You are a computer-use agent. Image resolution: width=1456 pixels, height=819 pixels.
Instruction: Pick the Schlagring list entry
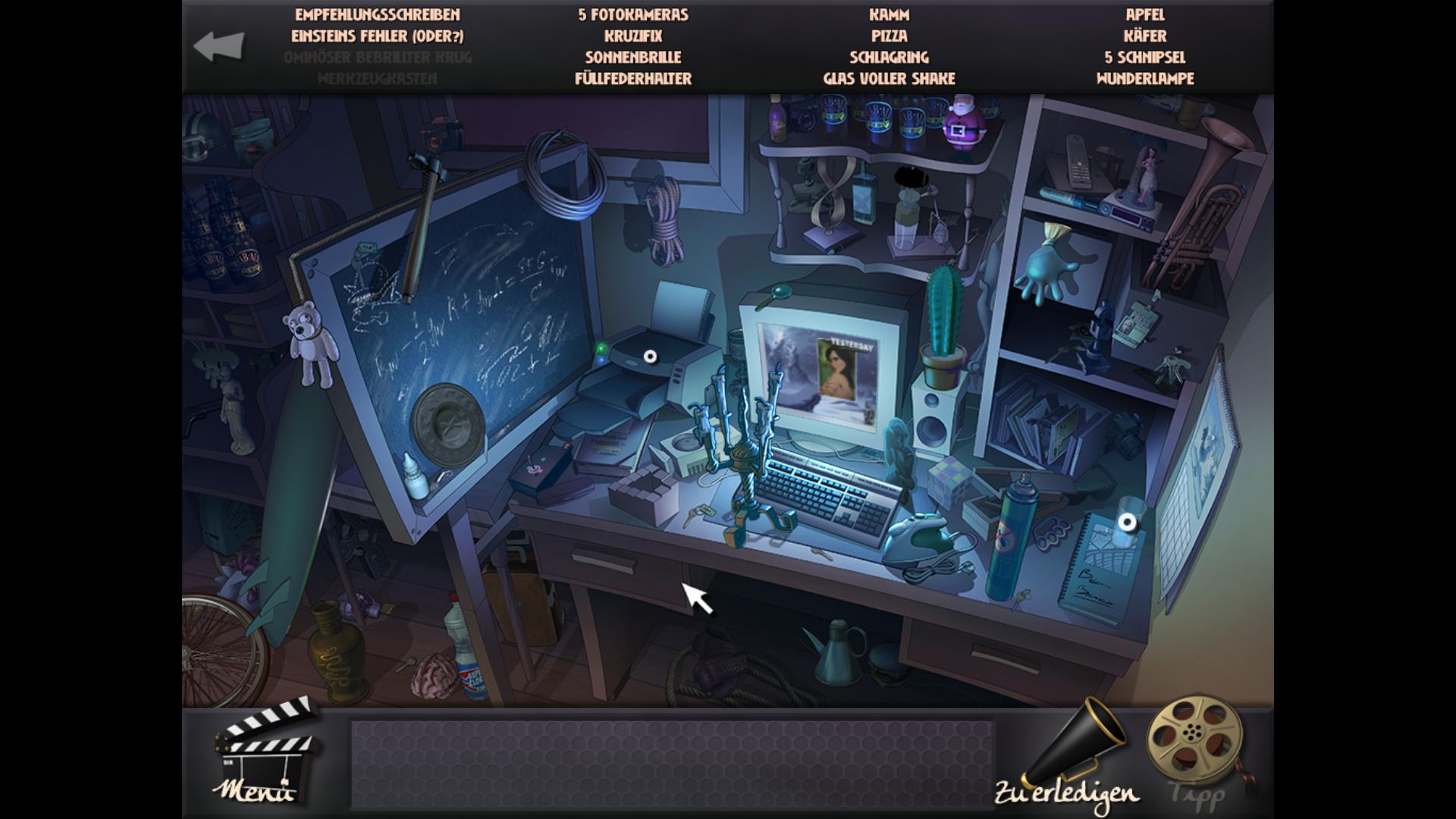click(890, 57)
